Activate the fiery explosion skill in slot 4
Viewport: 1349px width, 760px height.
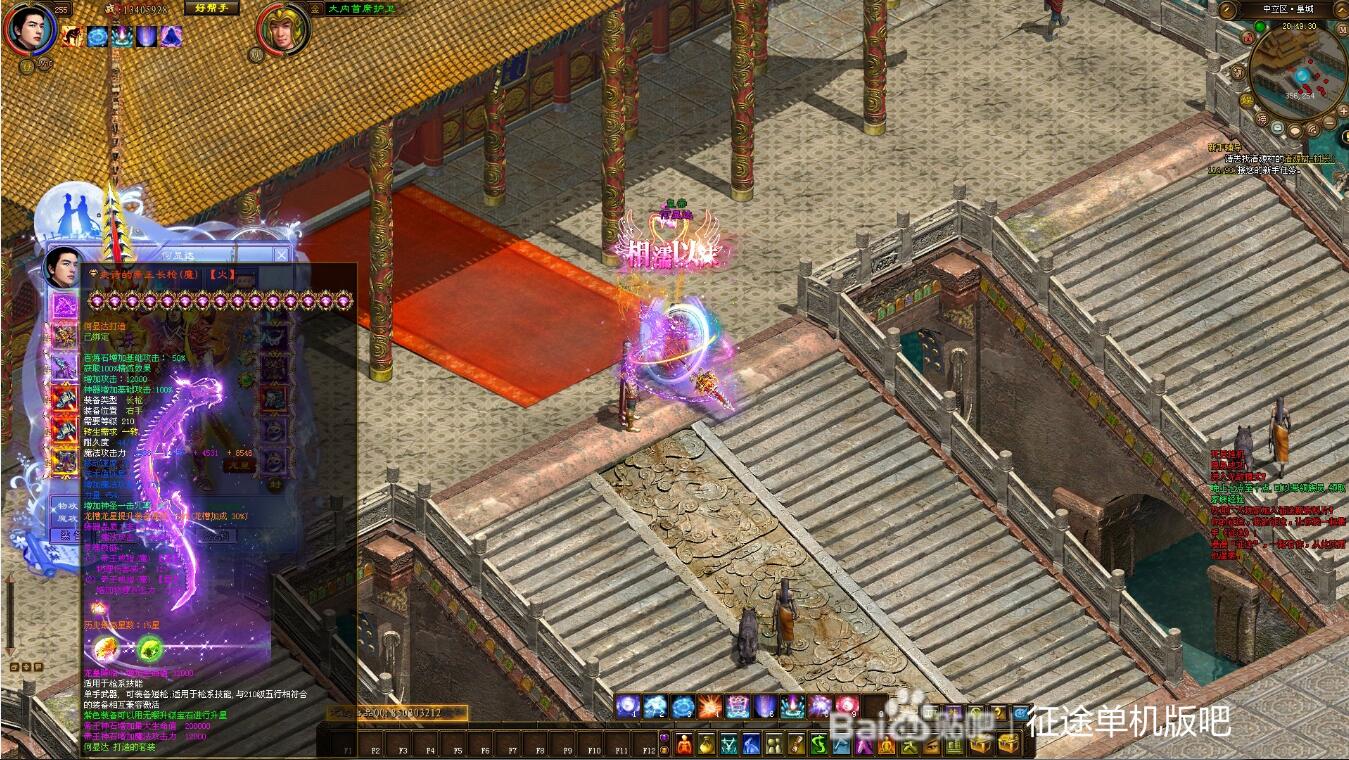(x=710, y=707)
